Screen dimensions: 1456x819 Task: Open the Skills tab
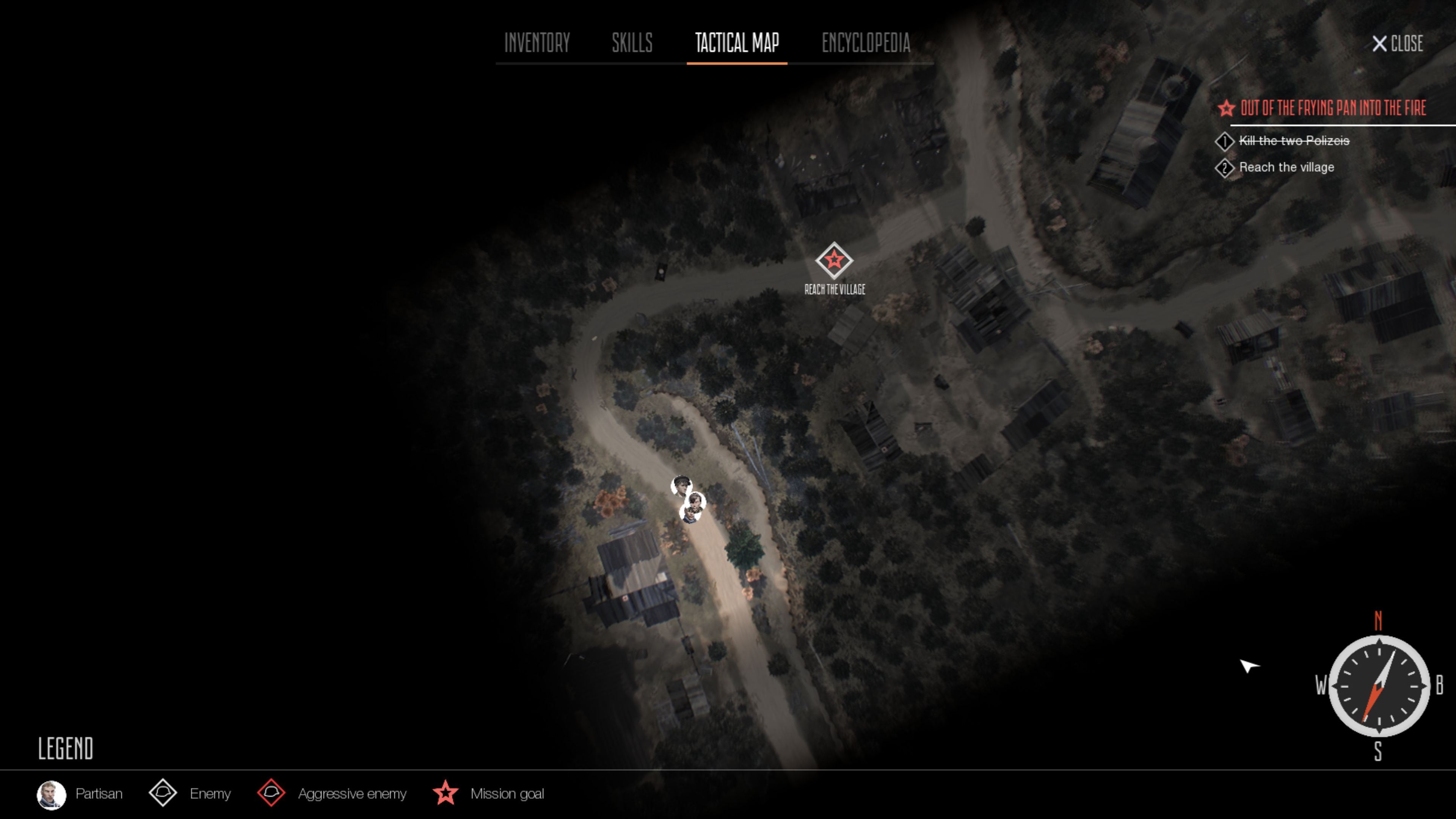click(x=632, y=43)
